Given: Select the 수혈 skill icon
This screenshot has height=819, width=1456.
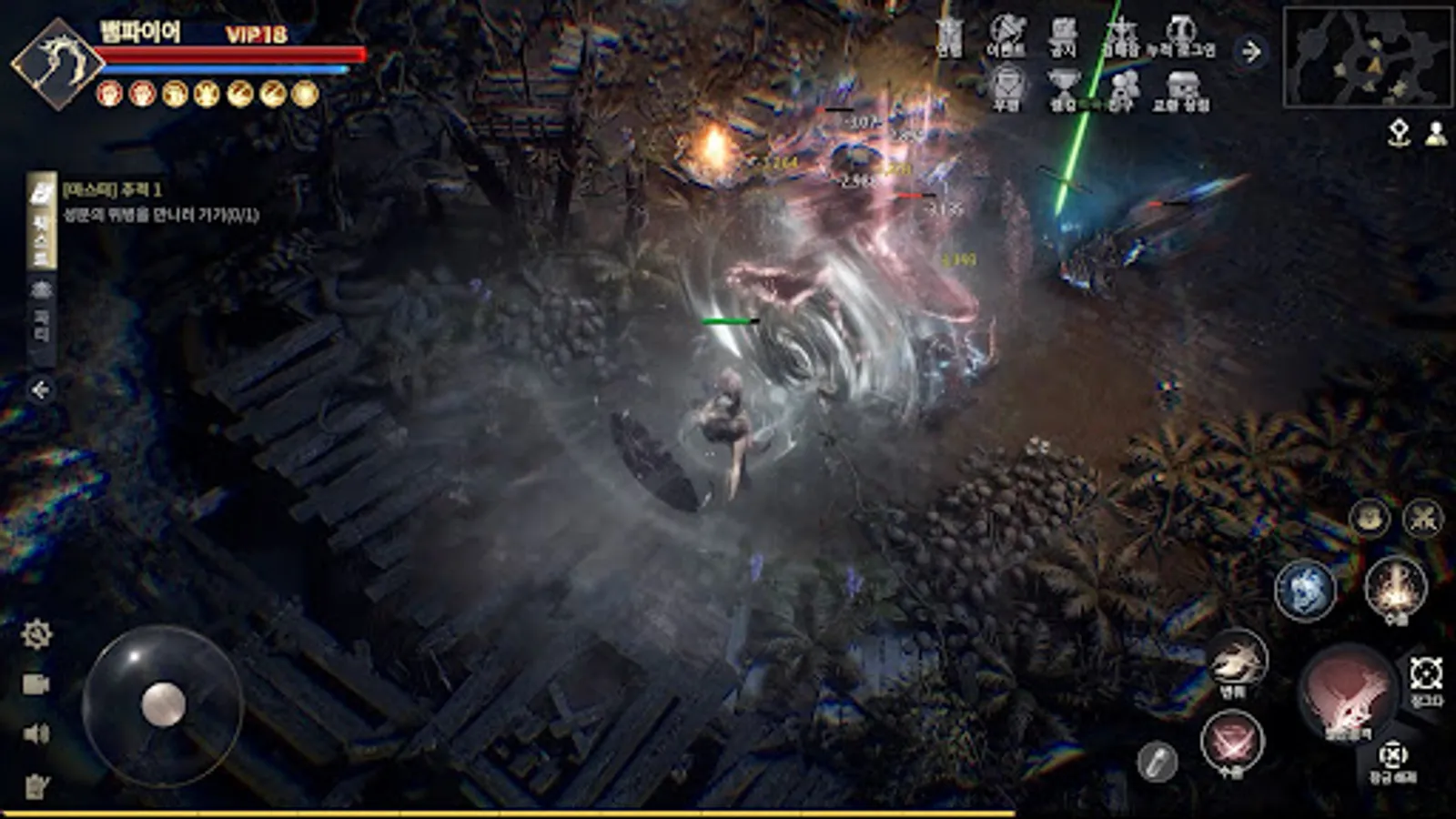Looking at the screenshot, I should point(1231,741).
